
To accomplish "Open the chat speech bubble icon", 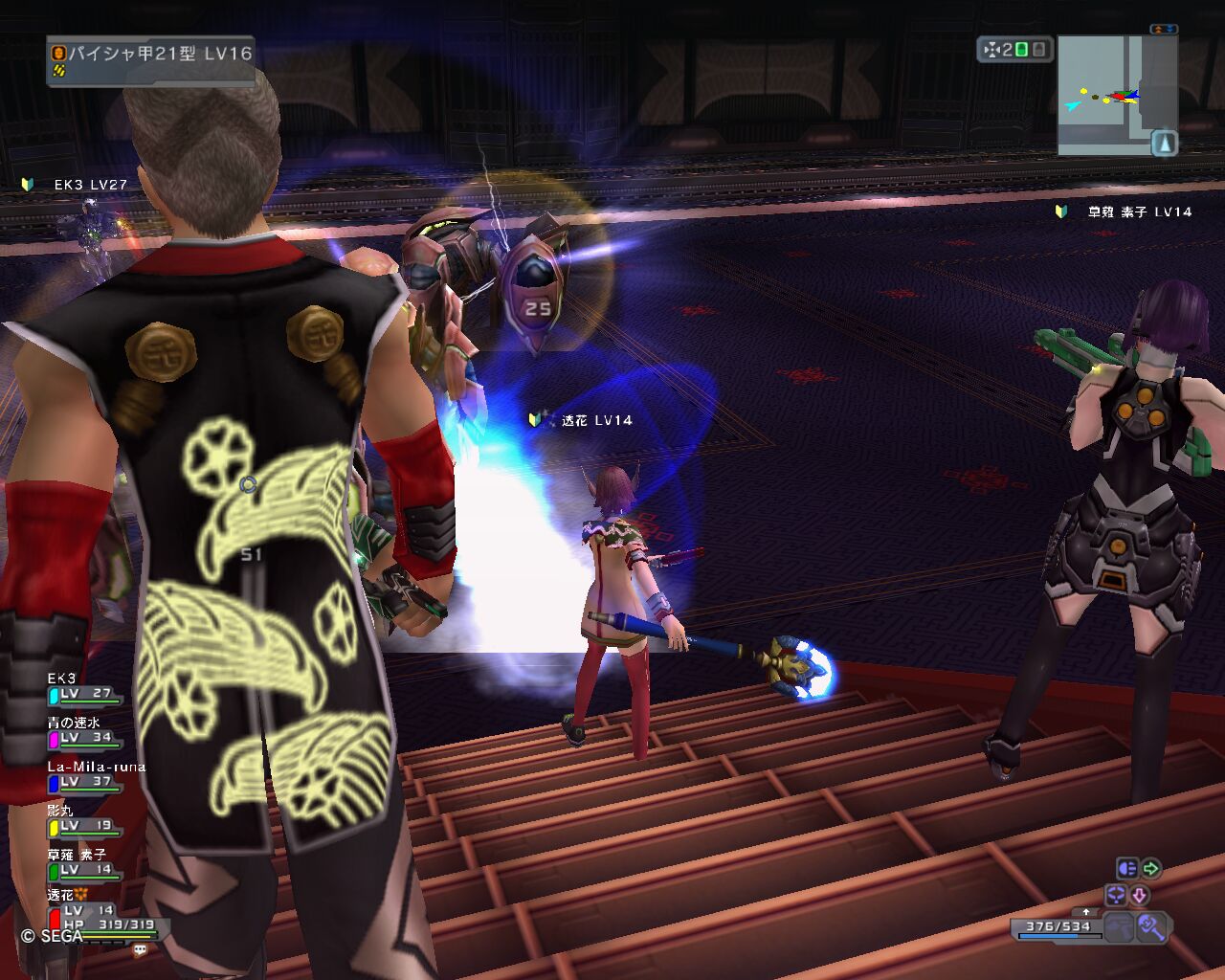I will [141, 950].
